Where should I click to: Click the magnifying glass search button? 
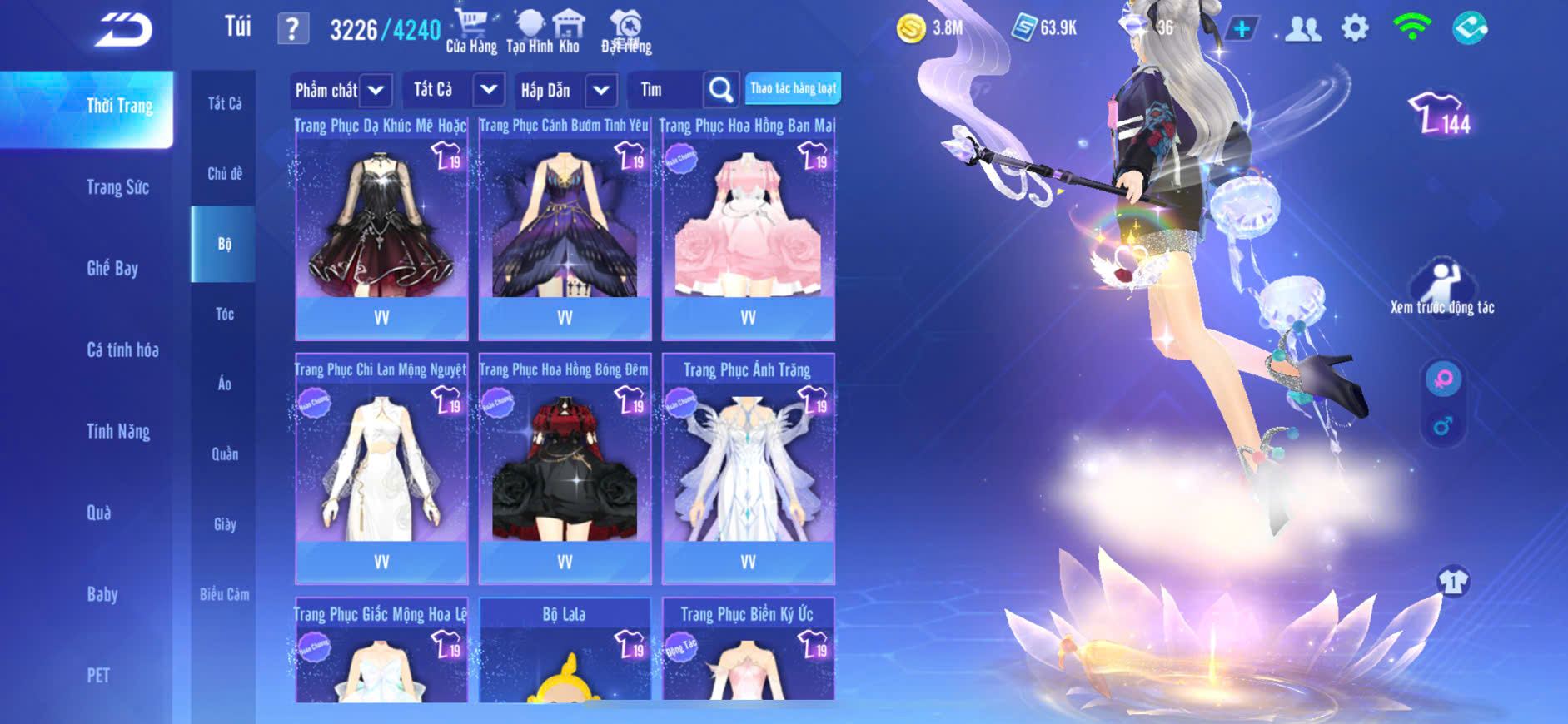[720, 90]
